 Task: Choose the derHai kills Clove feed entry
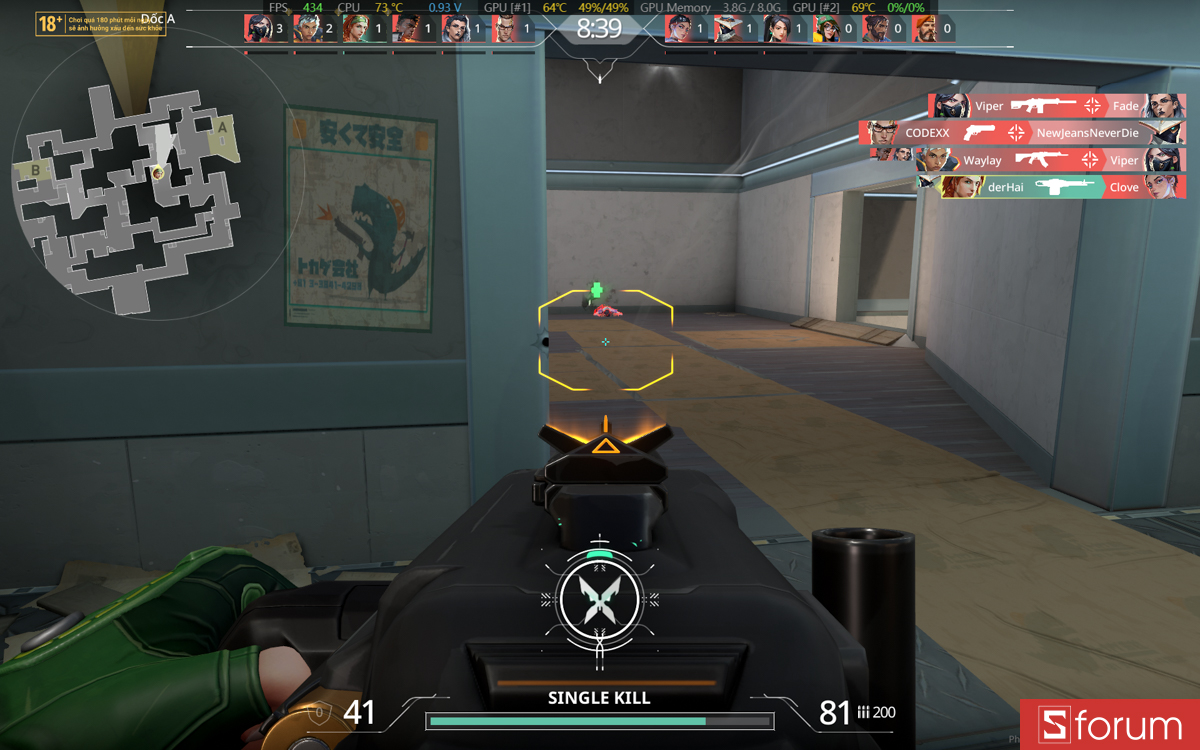point(1050,187)
